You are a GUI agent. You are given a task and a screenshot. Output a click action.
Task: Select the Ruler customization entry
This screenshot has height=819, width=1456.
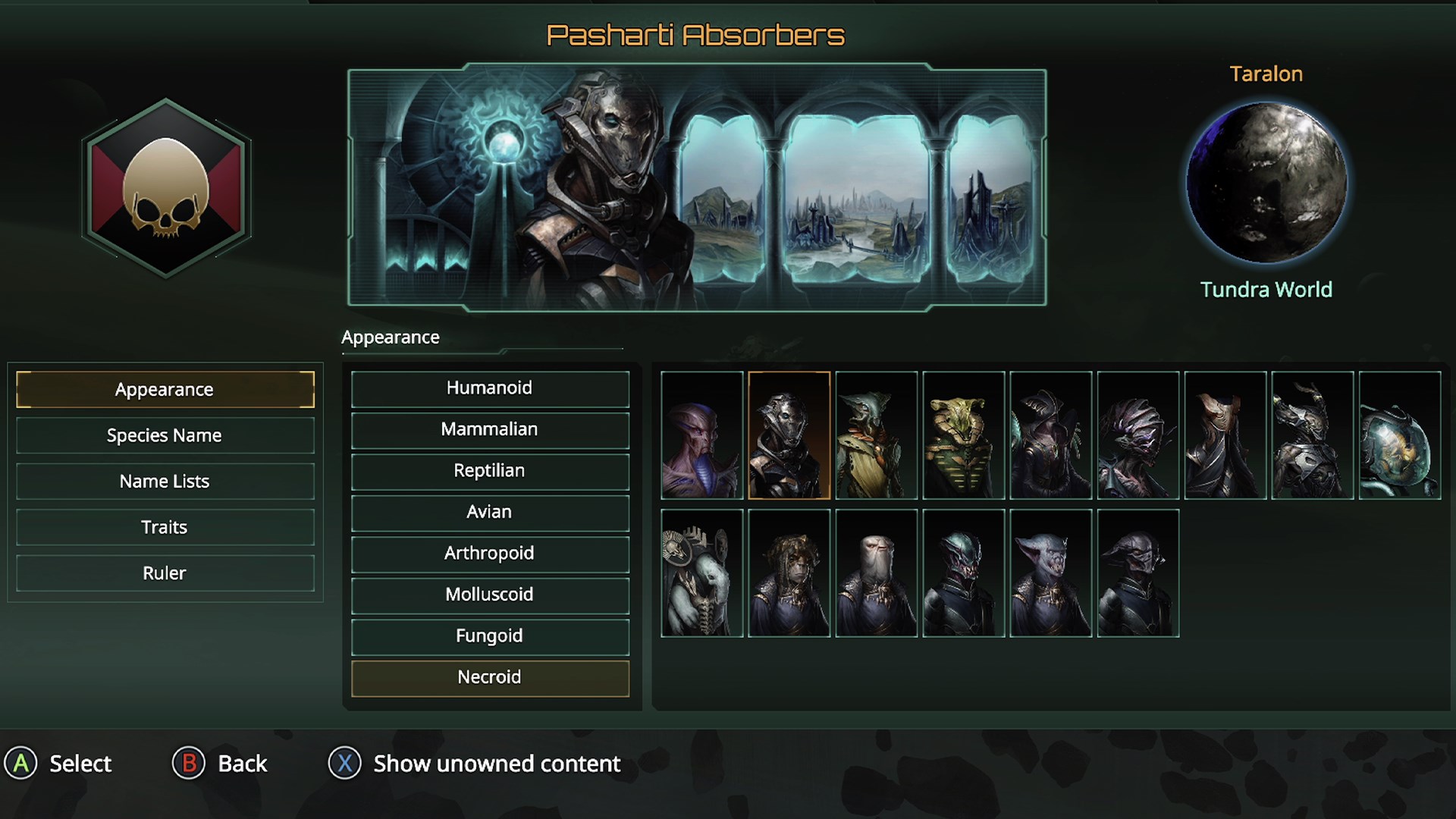coord(165,573)
